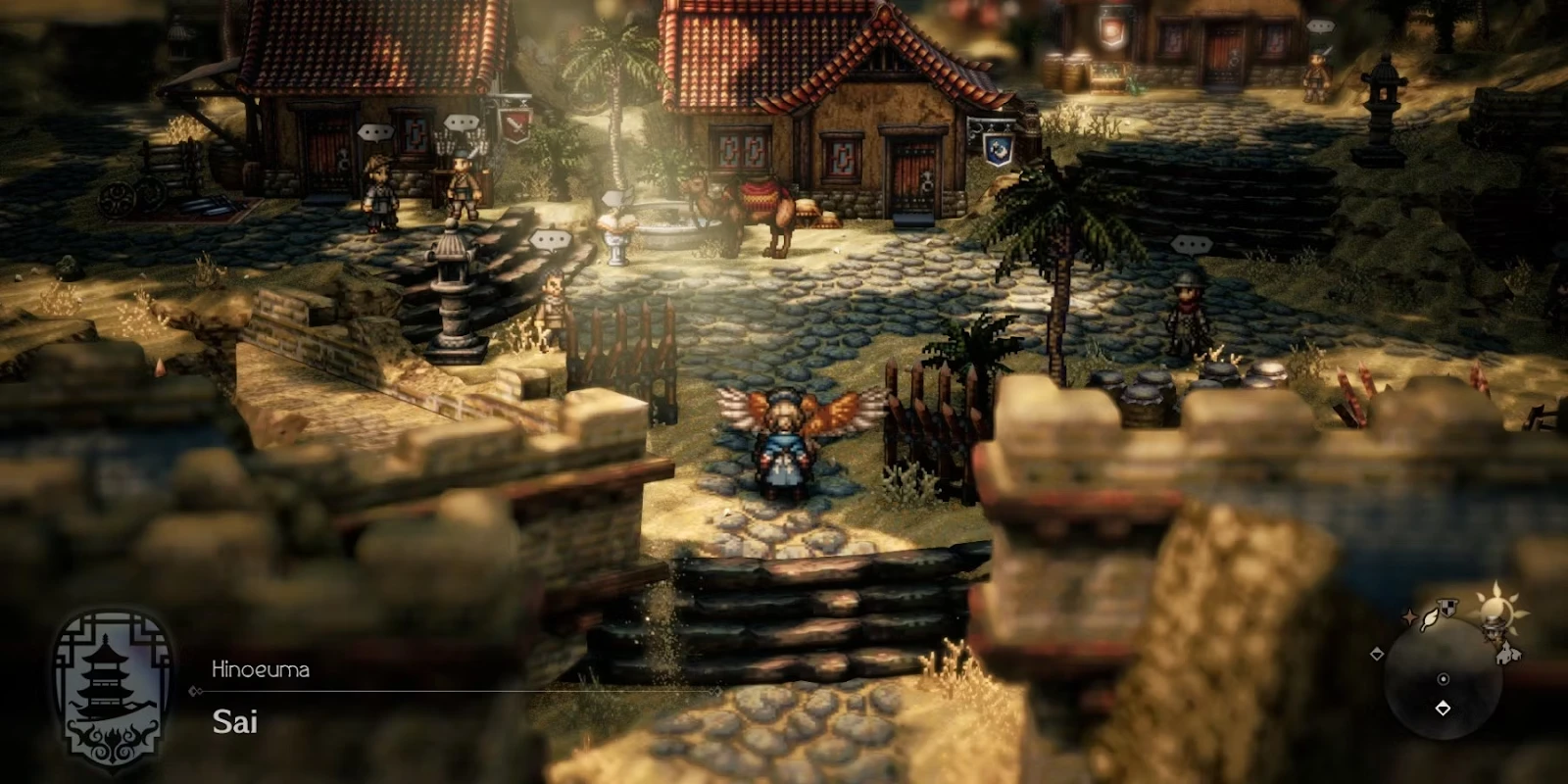Screen dimensions: 1568x784
Task: Expand the small diamond on the minimap's left edge
Action: point(1377,654)
